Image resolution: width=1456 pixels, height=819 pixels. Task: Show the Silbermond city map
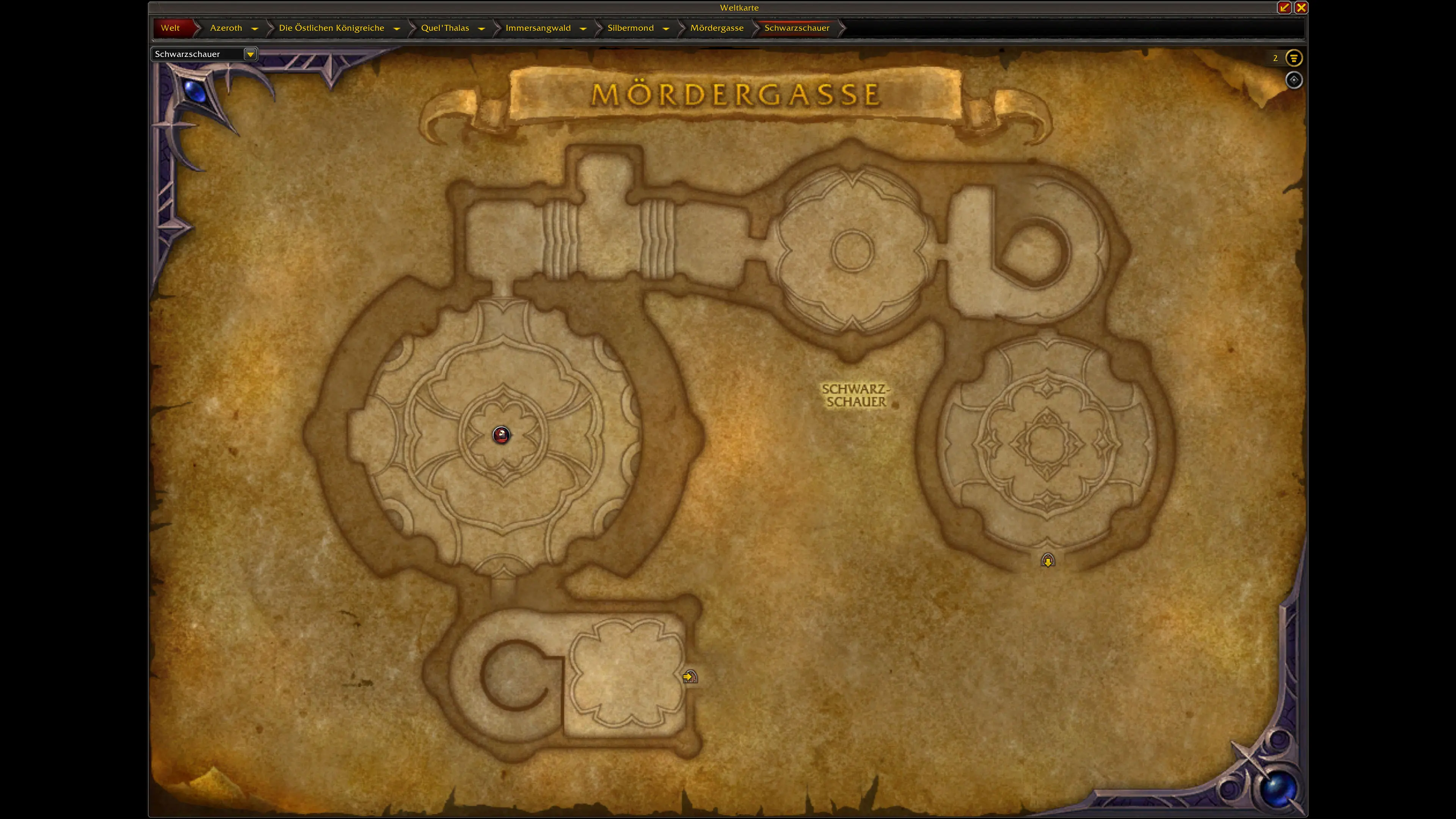click(x=630, y=28)
